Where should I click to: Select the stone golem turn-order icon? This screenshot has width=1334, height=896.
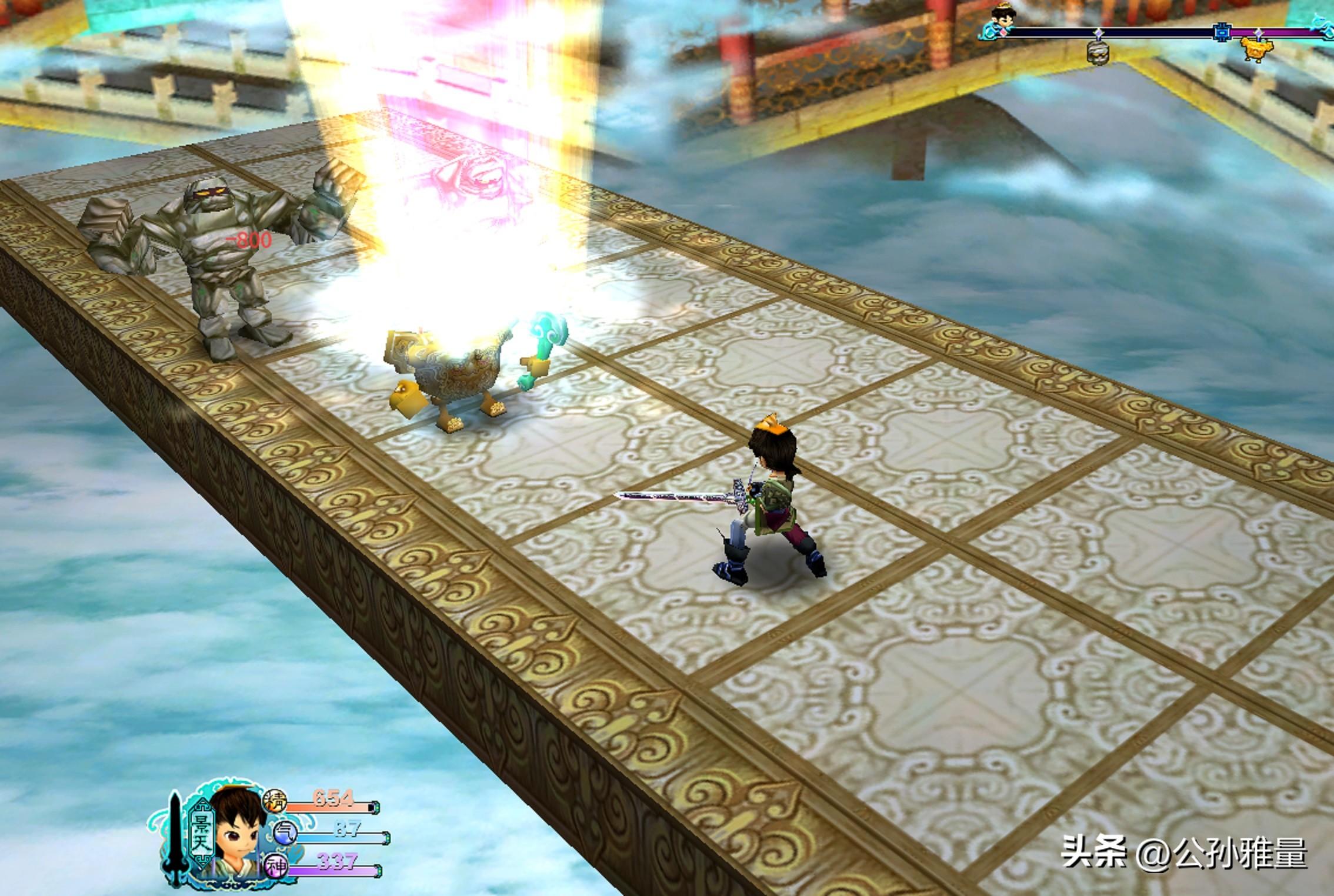click(x=1098, y=53)
